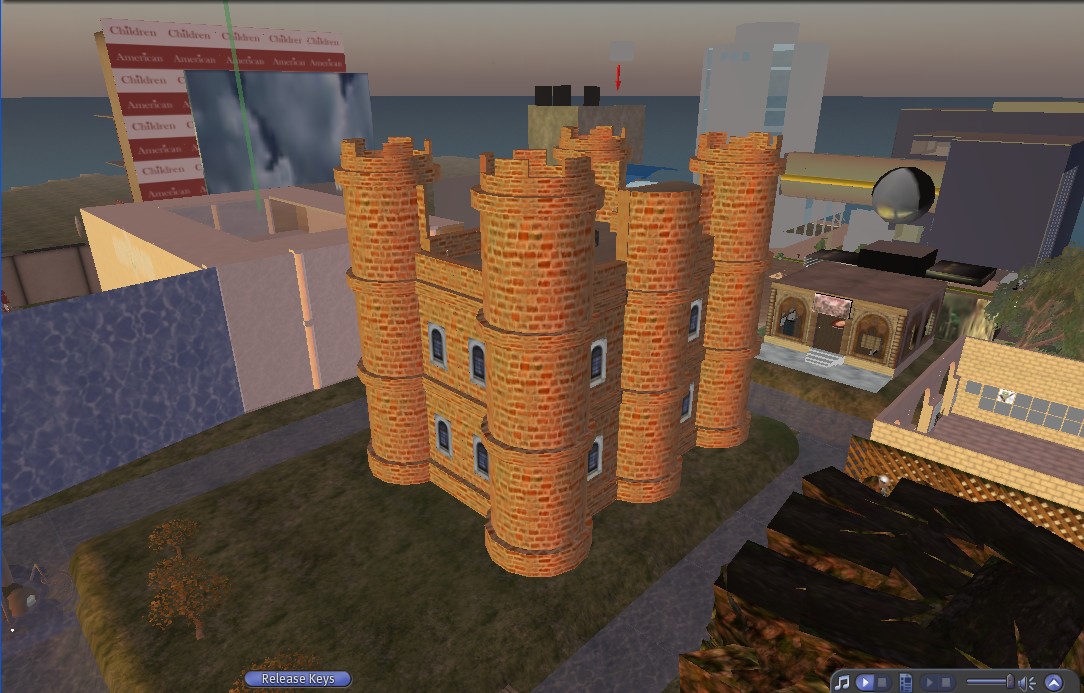Viewport: 1084px width, 693px height.
Task: Play the music stream
Action: coord(866,682)
